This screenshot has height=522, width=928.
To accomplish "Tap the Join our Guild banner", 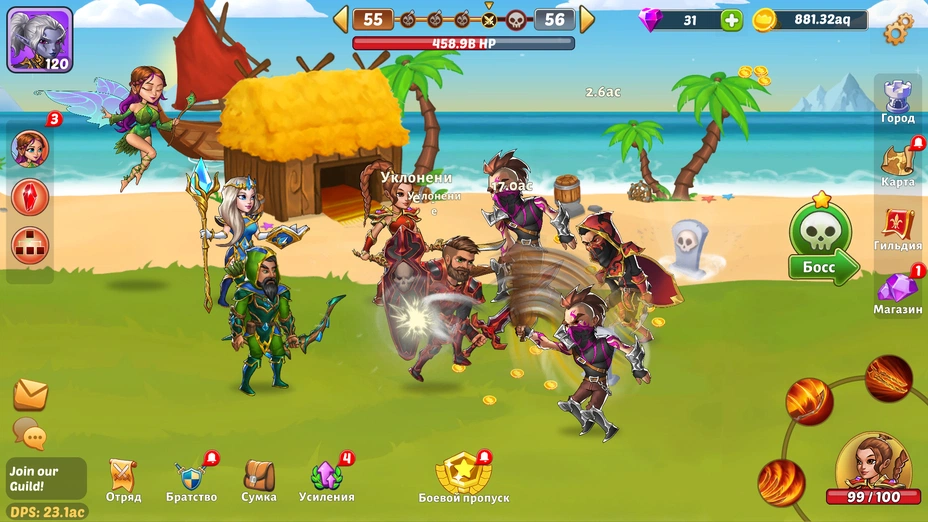I will 46,478.
